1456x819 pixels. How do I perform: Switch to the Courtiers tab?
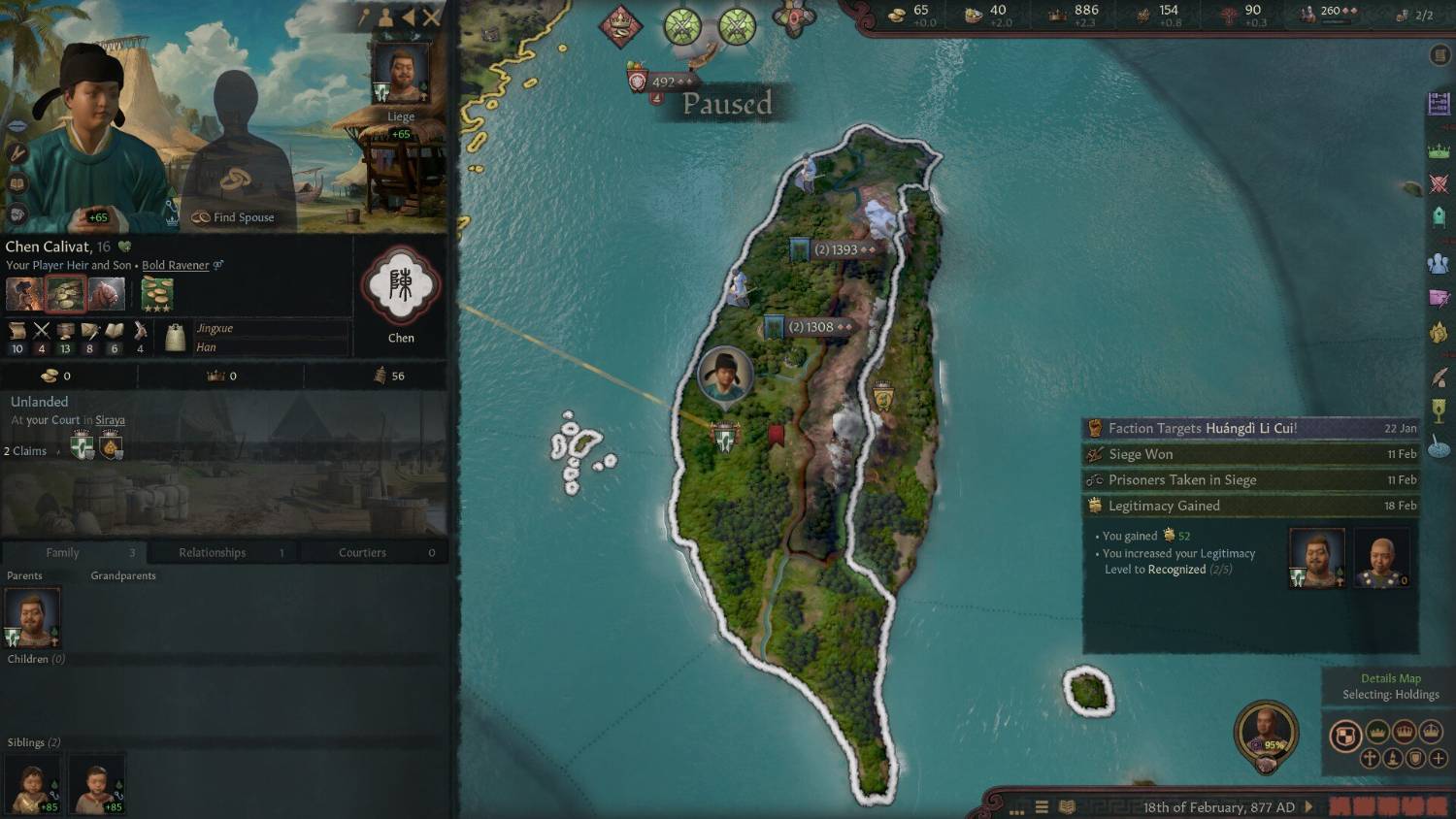coord(362,552)
